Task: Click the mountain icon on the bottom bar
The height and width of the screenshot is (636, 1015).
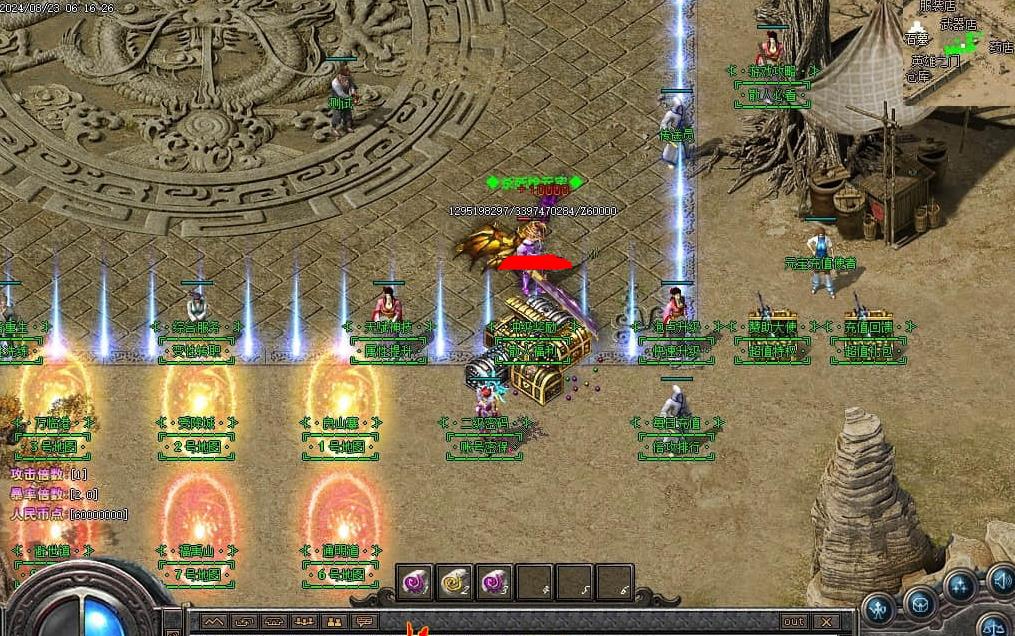Action: [214, 622]
